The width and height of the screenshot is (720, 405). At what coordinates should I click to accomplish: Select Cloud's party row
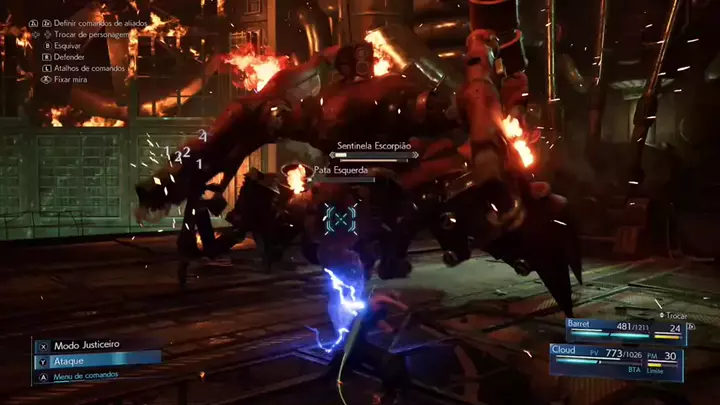(x=628, y=357)
